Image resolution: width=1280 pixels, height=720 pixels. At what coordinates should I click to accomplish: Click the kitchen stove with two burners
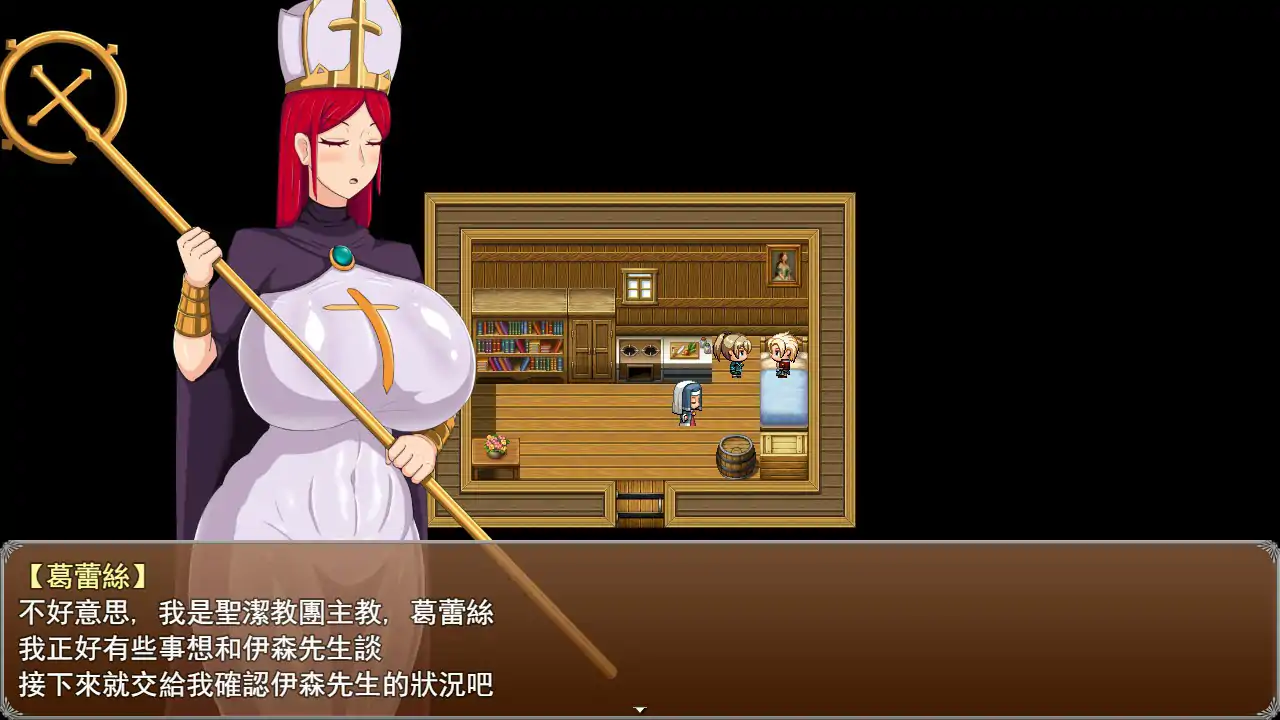pyautogui.click(x=640, y=350)
